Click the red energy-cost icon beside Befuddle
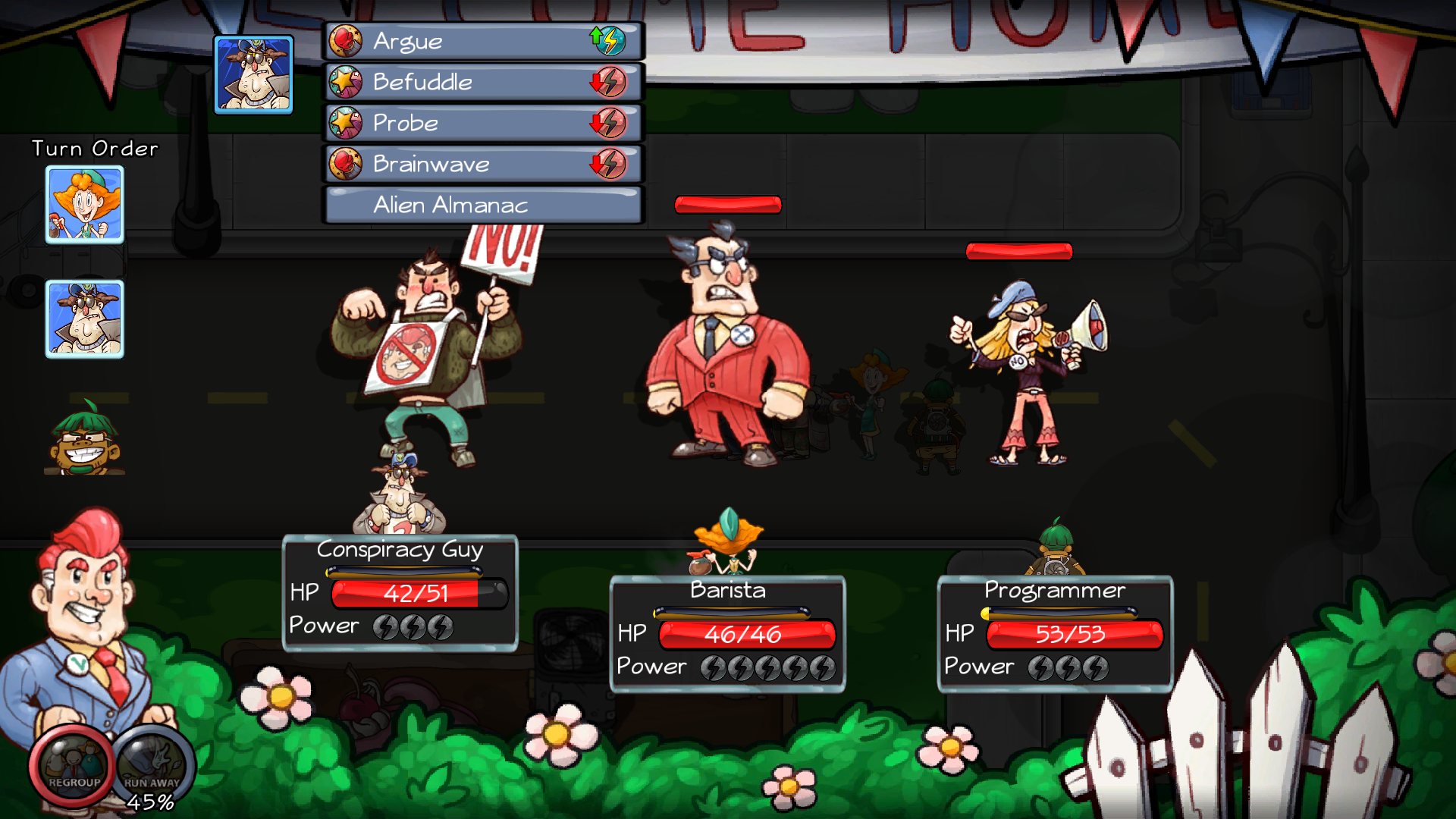Image resolution: width=1456 pixels, height=819 pixels. click(611, 82)
